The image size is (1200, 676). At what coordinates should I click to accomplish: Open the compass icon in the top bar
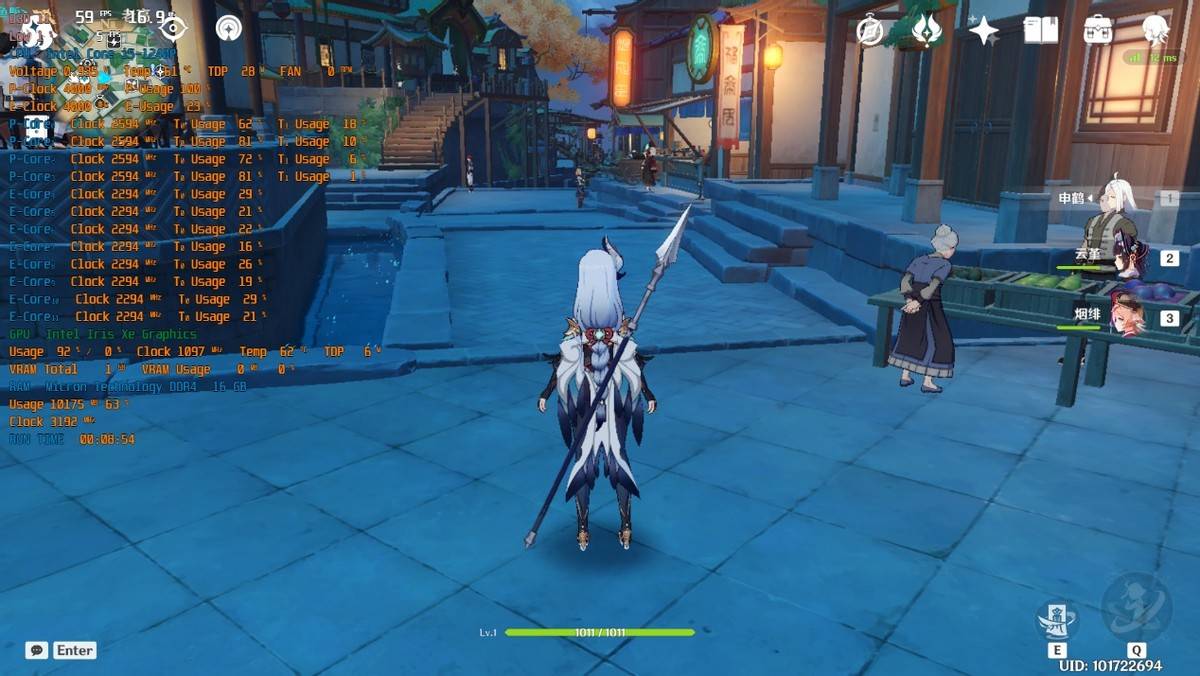pyautogui.click(x=870, y=31)
